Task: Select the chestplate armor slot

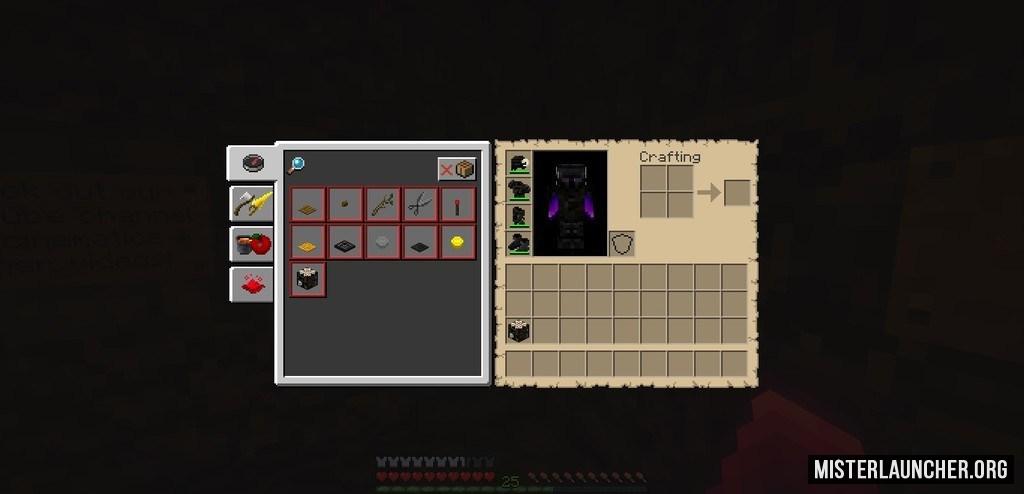Action: click(x=519, y=190)
